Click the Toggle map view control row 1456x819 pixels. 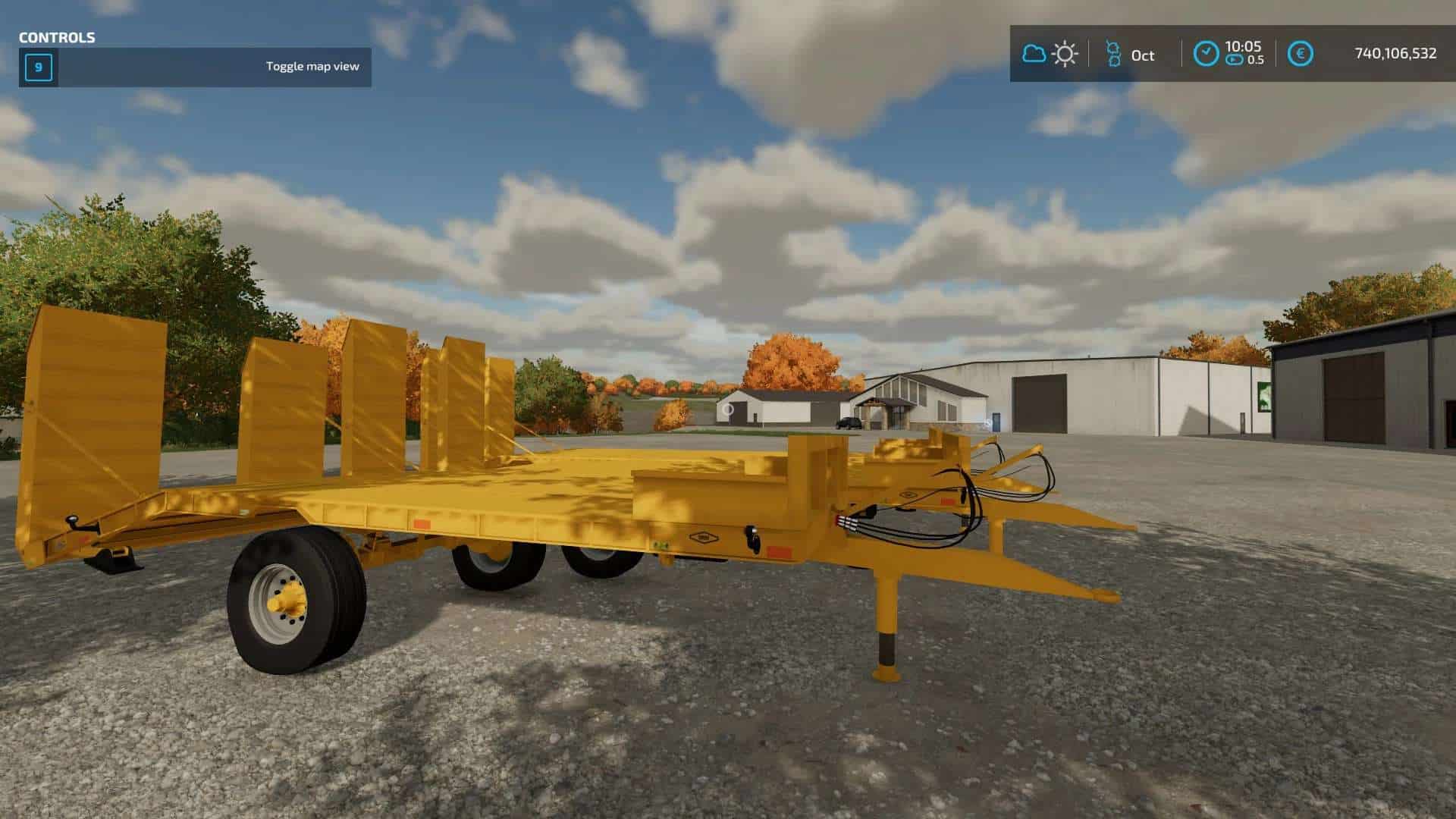click(195, 67)
